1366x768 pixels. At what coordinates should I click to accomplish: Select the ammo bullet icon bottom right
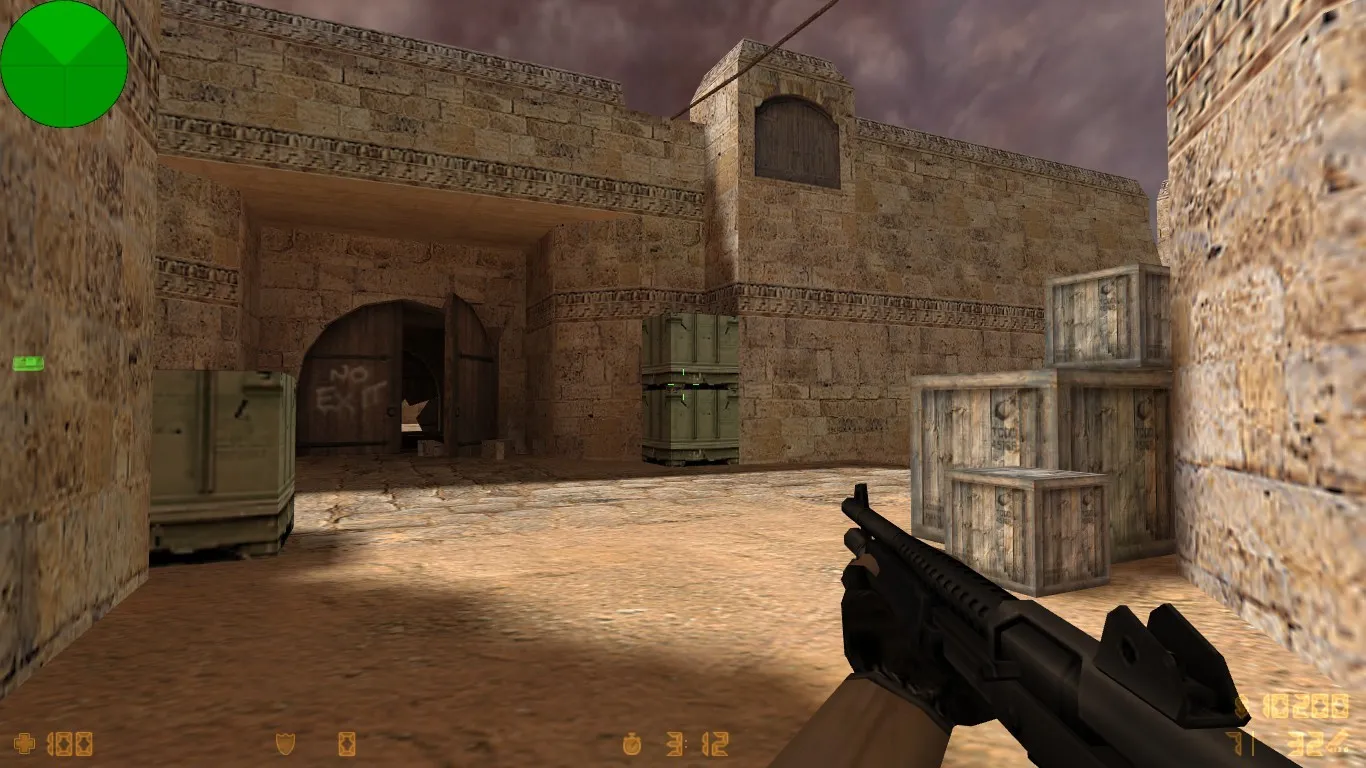tap(1336, 744)
